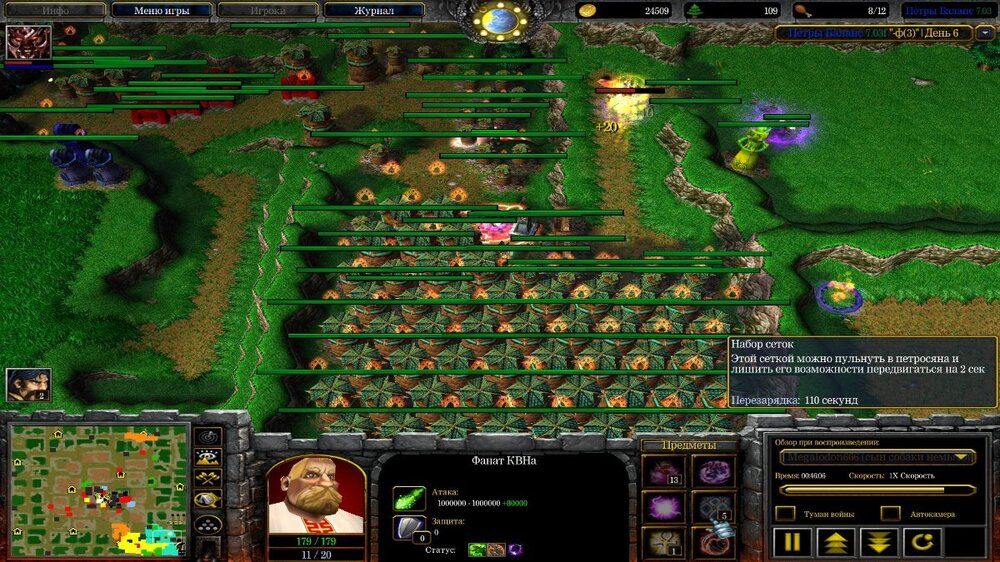
Task: Open the "Журнал" log
Action: coord(373,11)
